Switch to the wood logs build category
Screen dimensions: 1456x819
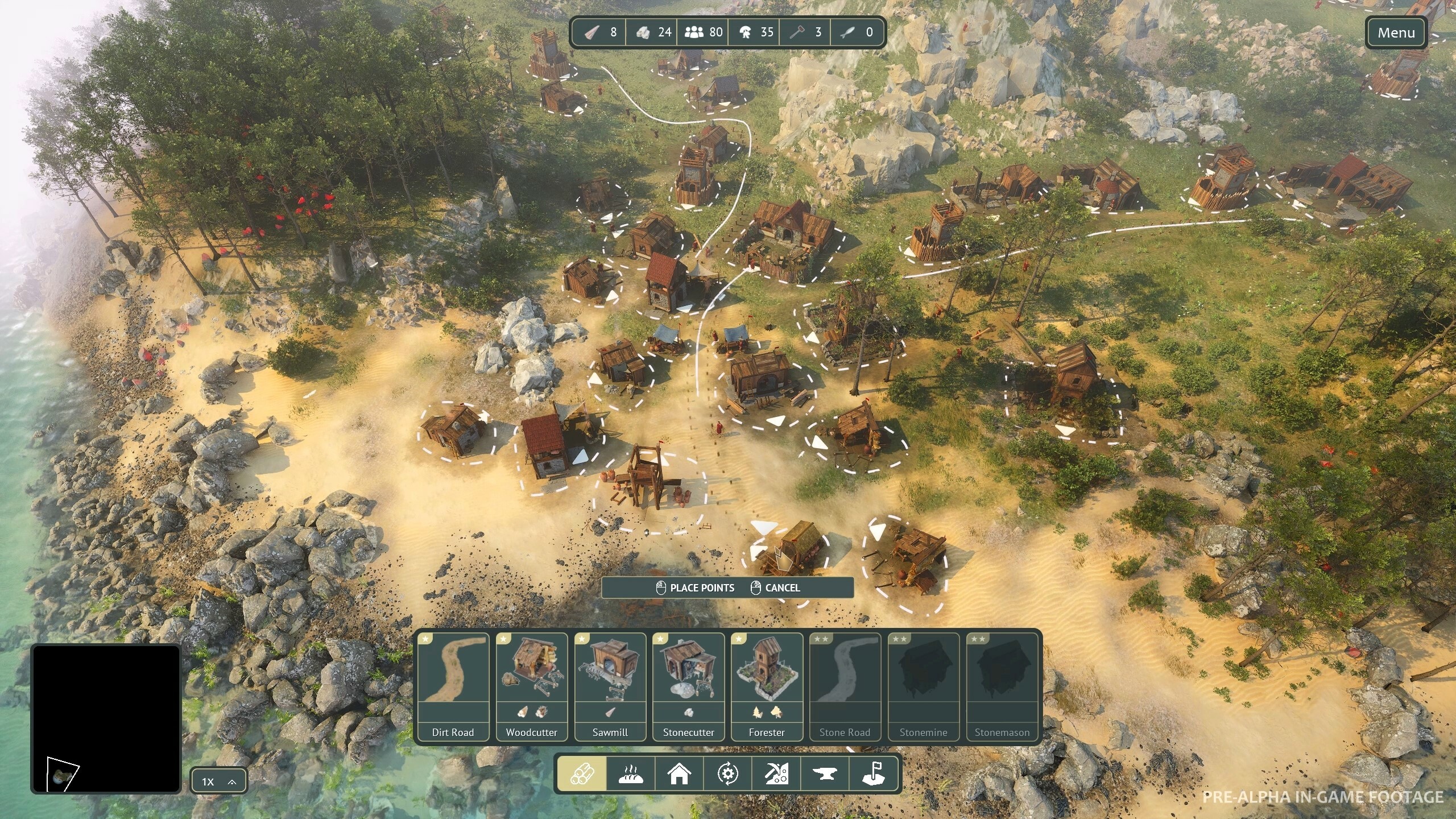point(581,773)
